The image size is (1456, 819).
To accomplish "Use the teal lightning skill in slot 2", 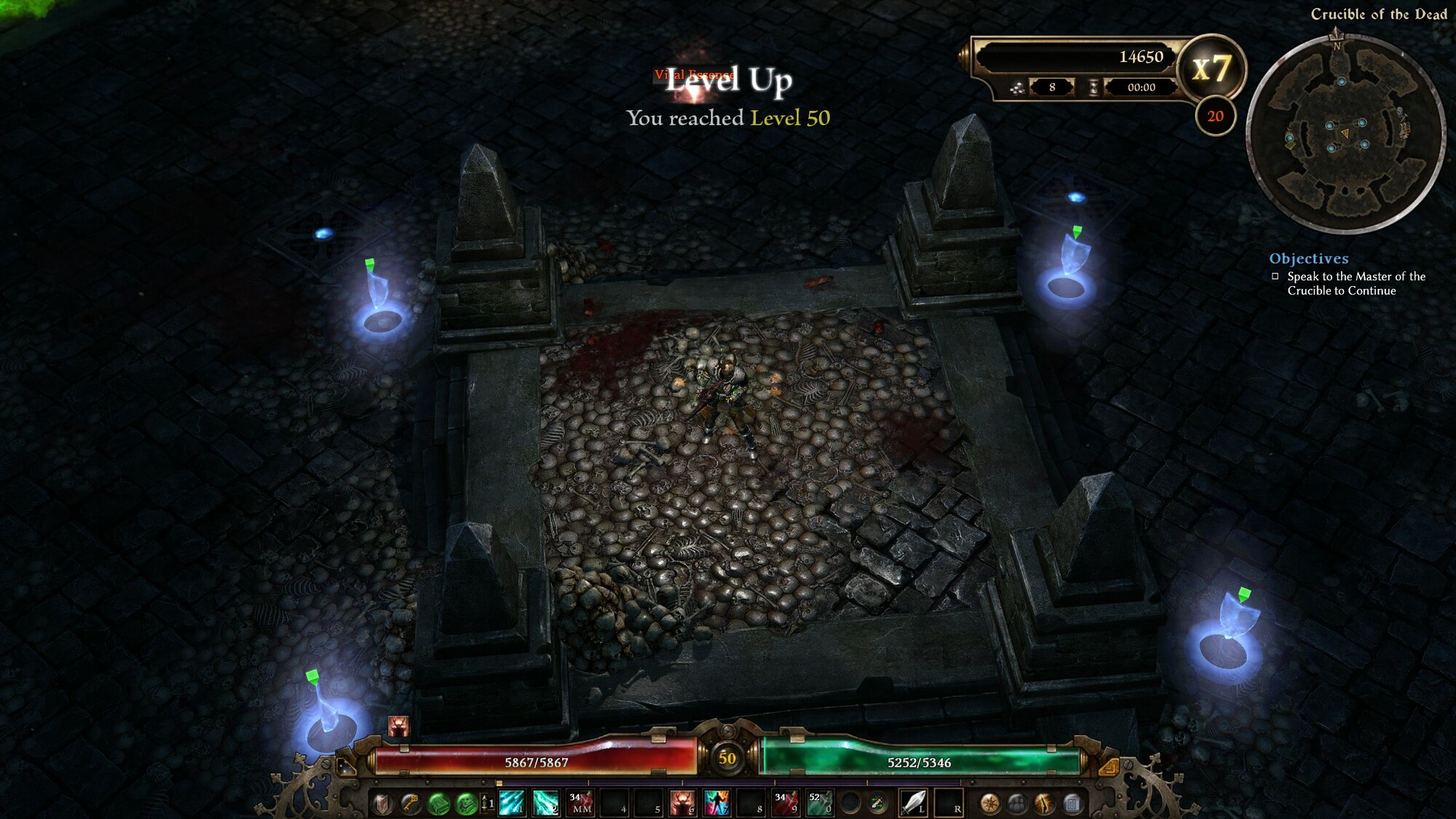I will pos(545,803).
